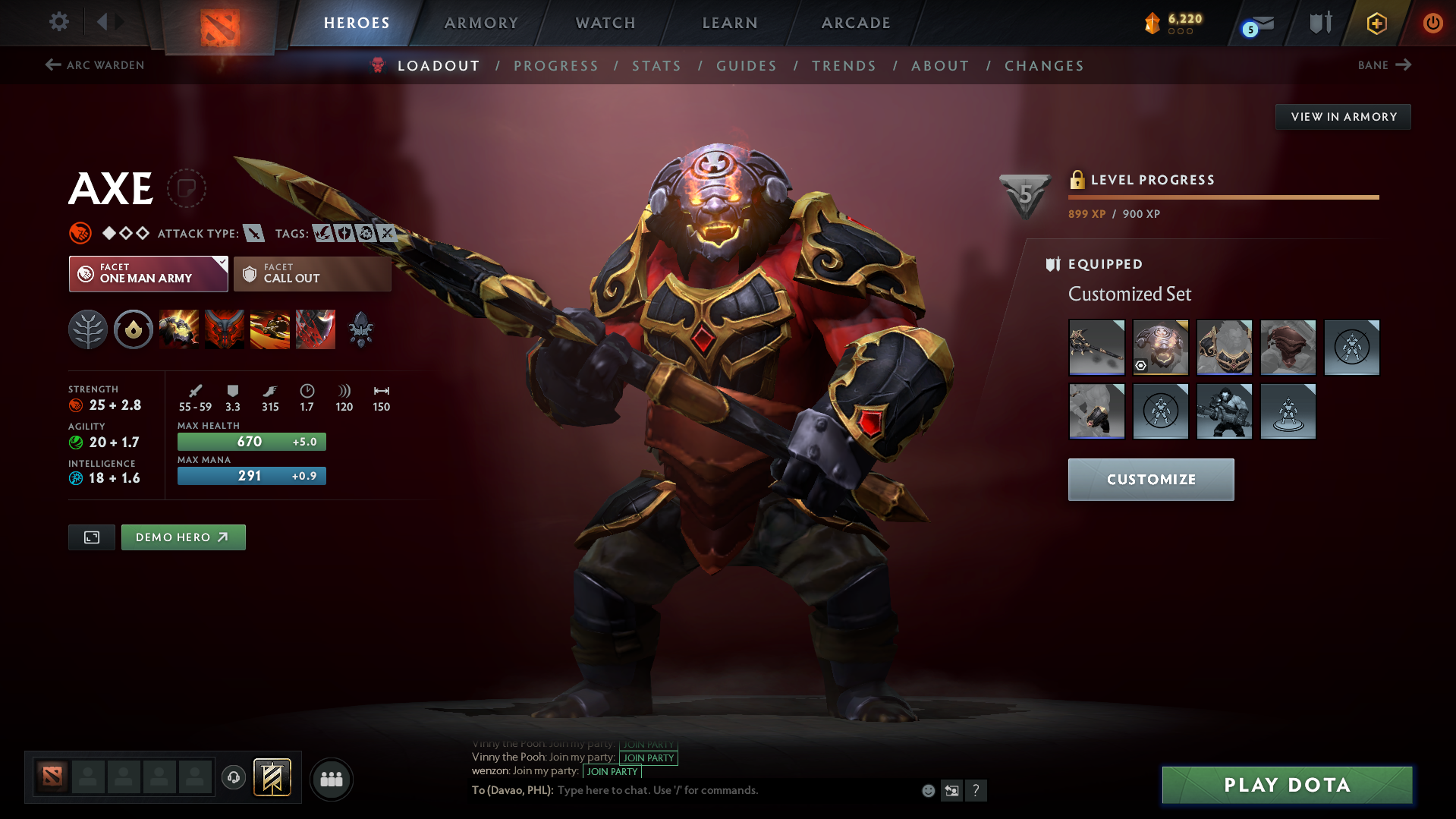Switch to the Call Out facet

312,273
